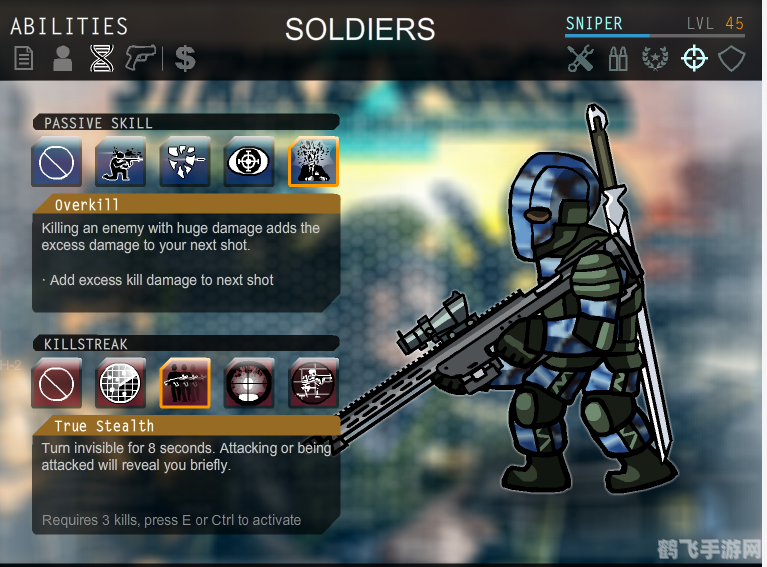
Task: Choose the laurel wreath star class icon
Action: pyautogui.click(x=655, y=59)
